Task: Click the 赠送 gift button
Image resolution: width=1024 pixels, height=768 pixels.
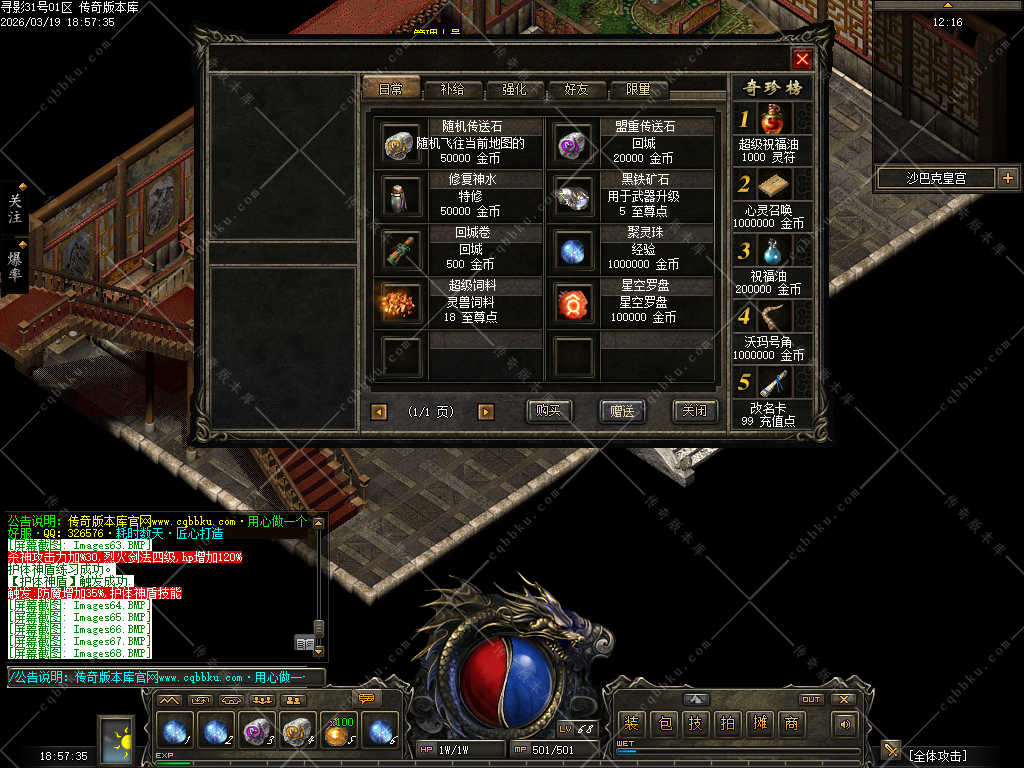Action: point(622,411)
